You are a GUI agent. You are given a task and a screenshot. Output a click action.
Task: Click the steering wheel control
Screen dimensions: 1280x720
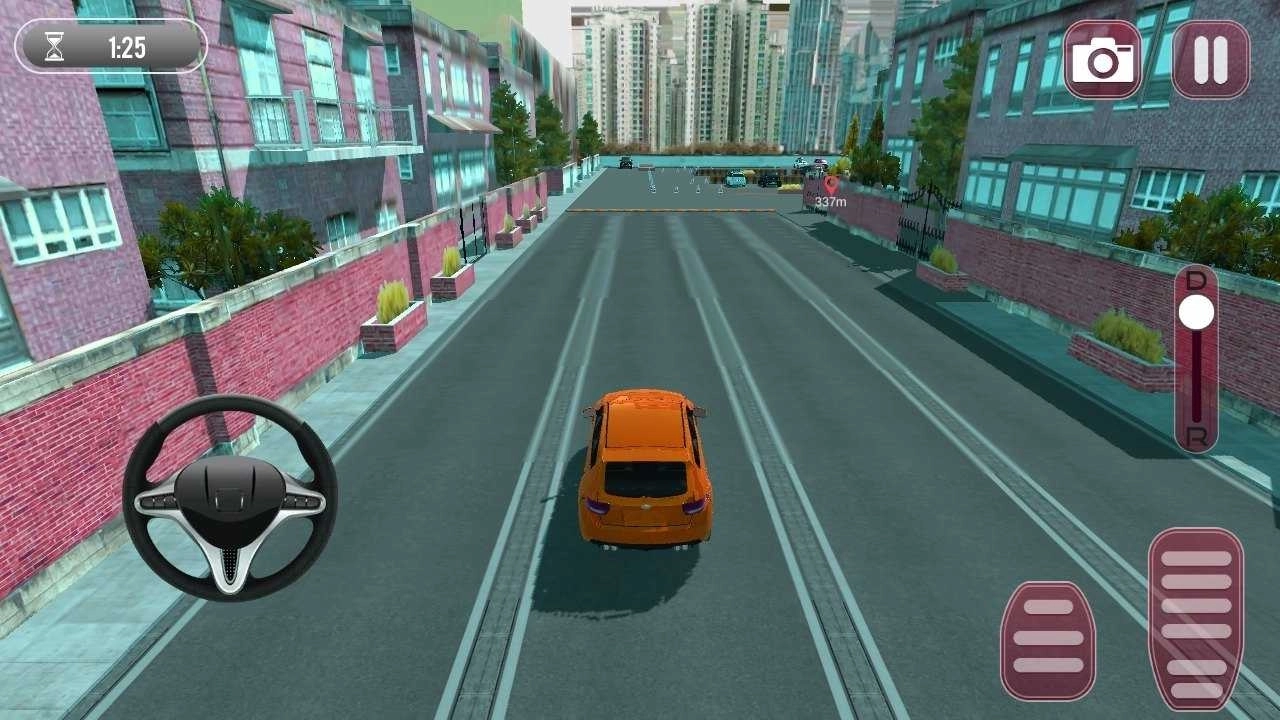click(230, 498)
